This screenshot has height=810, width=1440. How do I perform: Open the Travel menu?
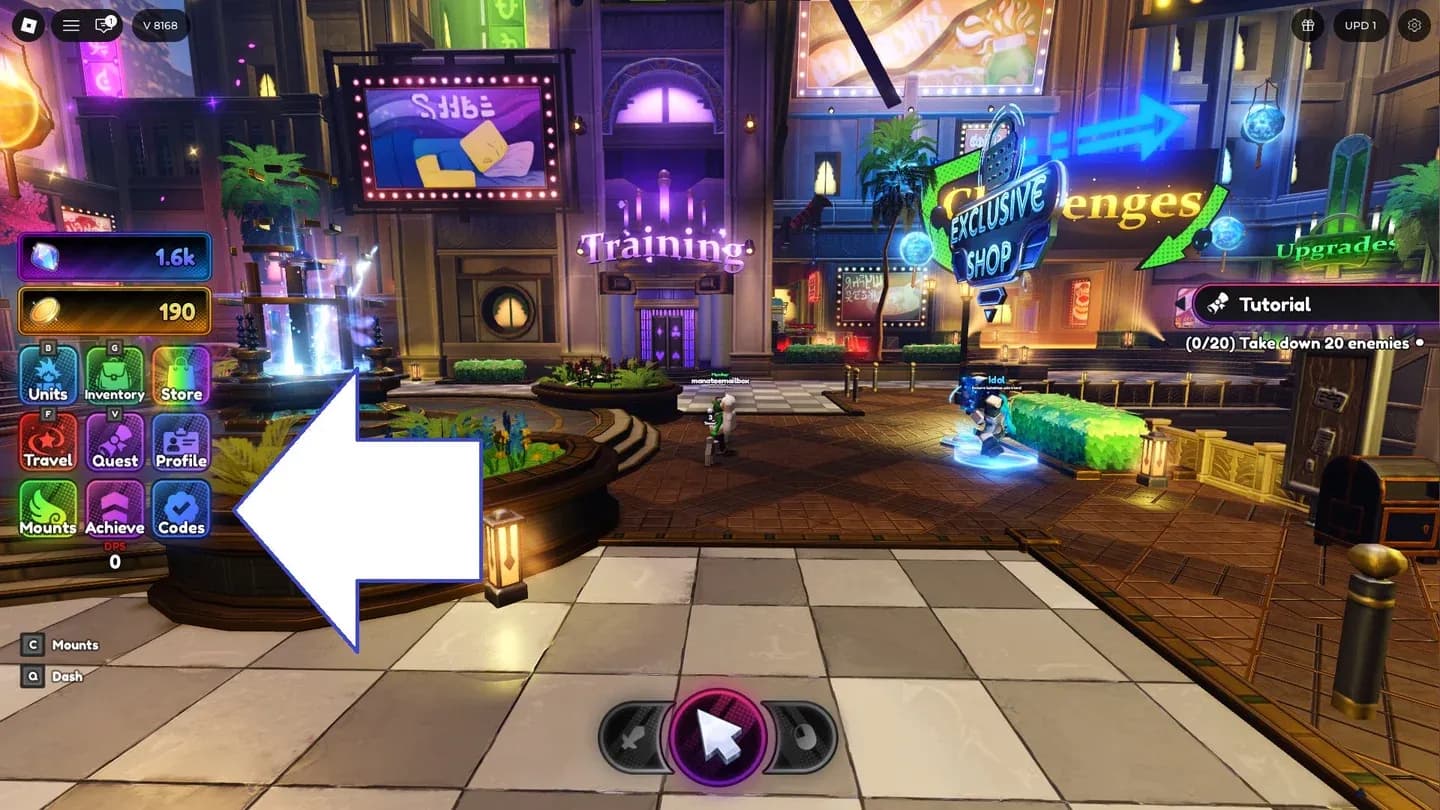[x=47, y=440]
